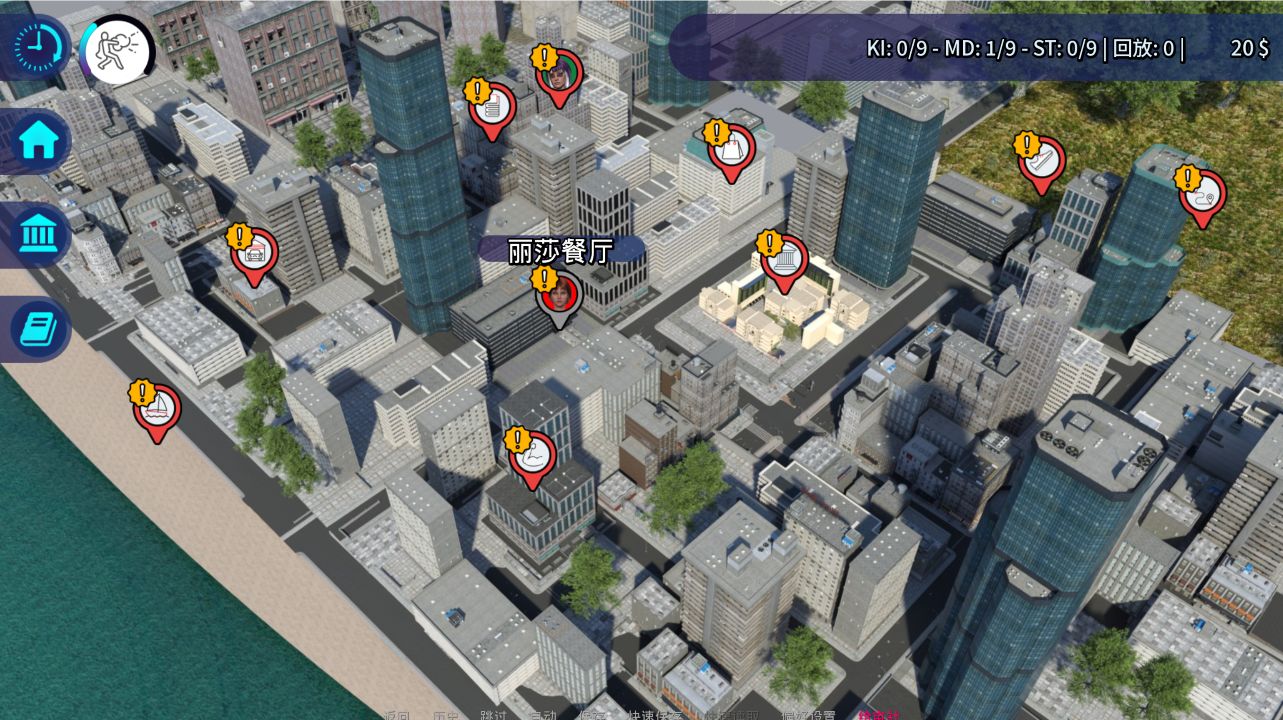The width and height of the screenshot is (1283, 720).
Task: Click the clock icon to check time
Action: point(37,47)
